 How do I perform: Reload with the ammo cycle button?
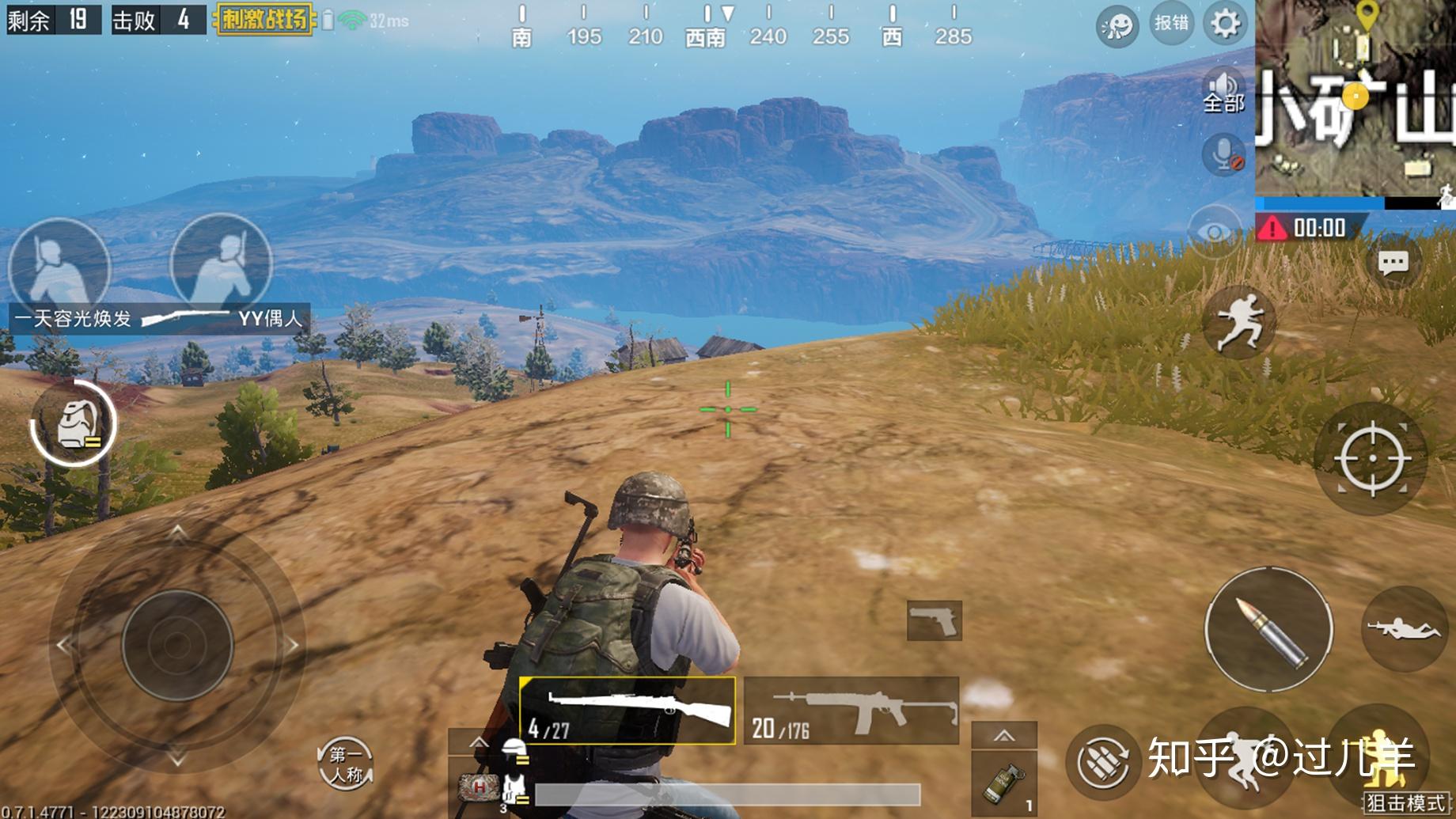click(x=1102, y=762)
